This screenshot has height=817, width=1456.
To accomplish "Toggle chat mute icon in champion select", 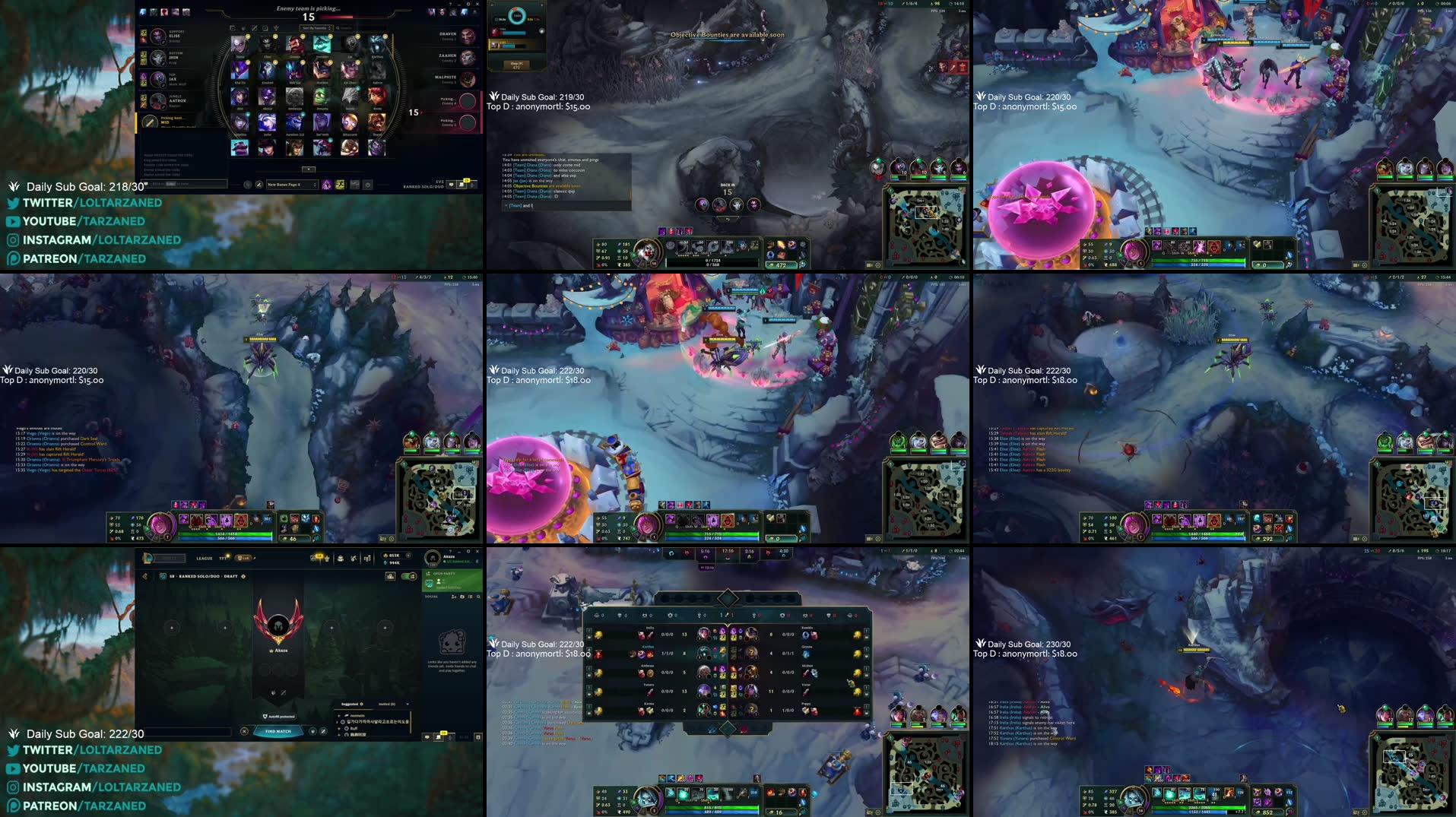I will click(x=450, y=185).
